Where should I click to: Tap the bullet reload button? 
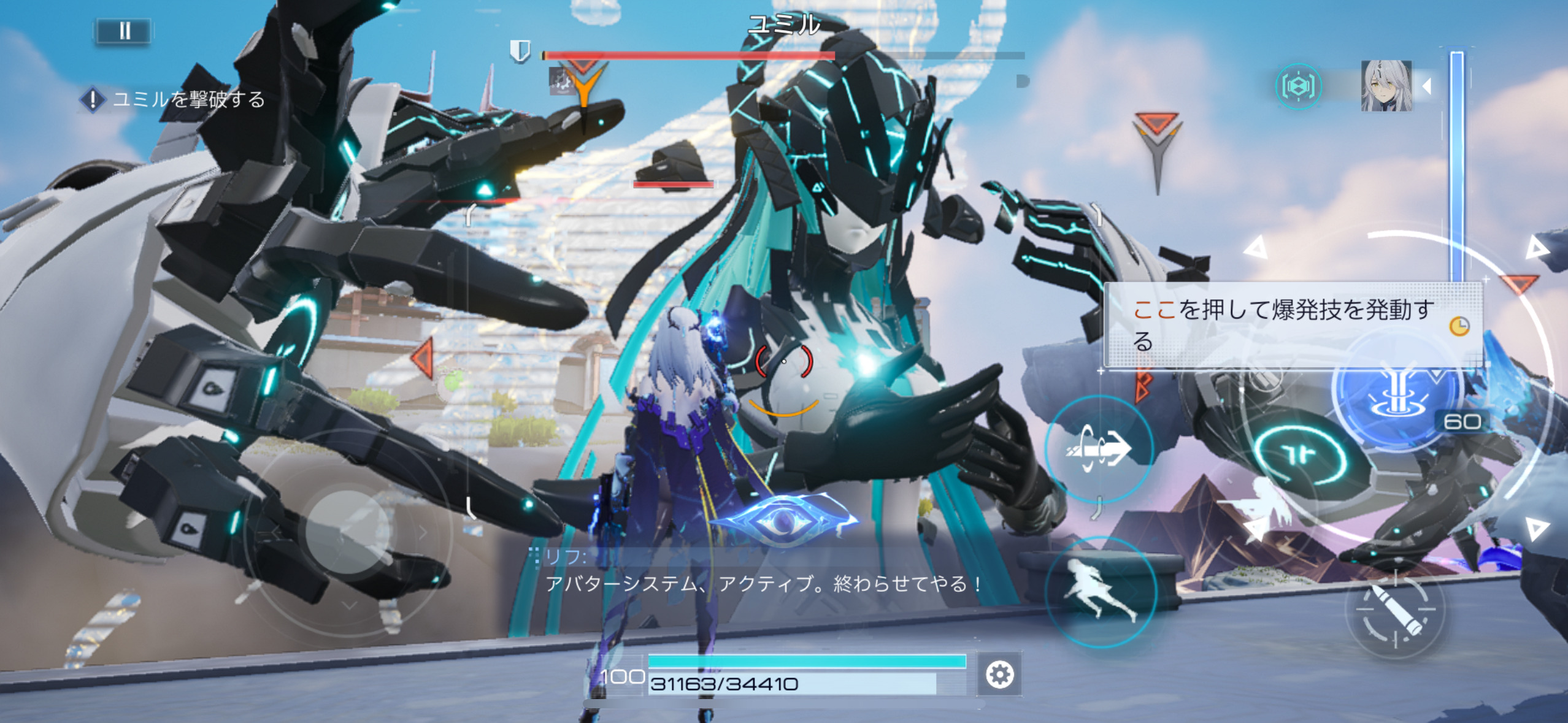1395,610
